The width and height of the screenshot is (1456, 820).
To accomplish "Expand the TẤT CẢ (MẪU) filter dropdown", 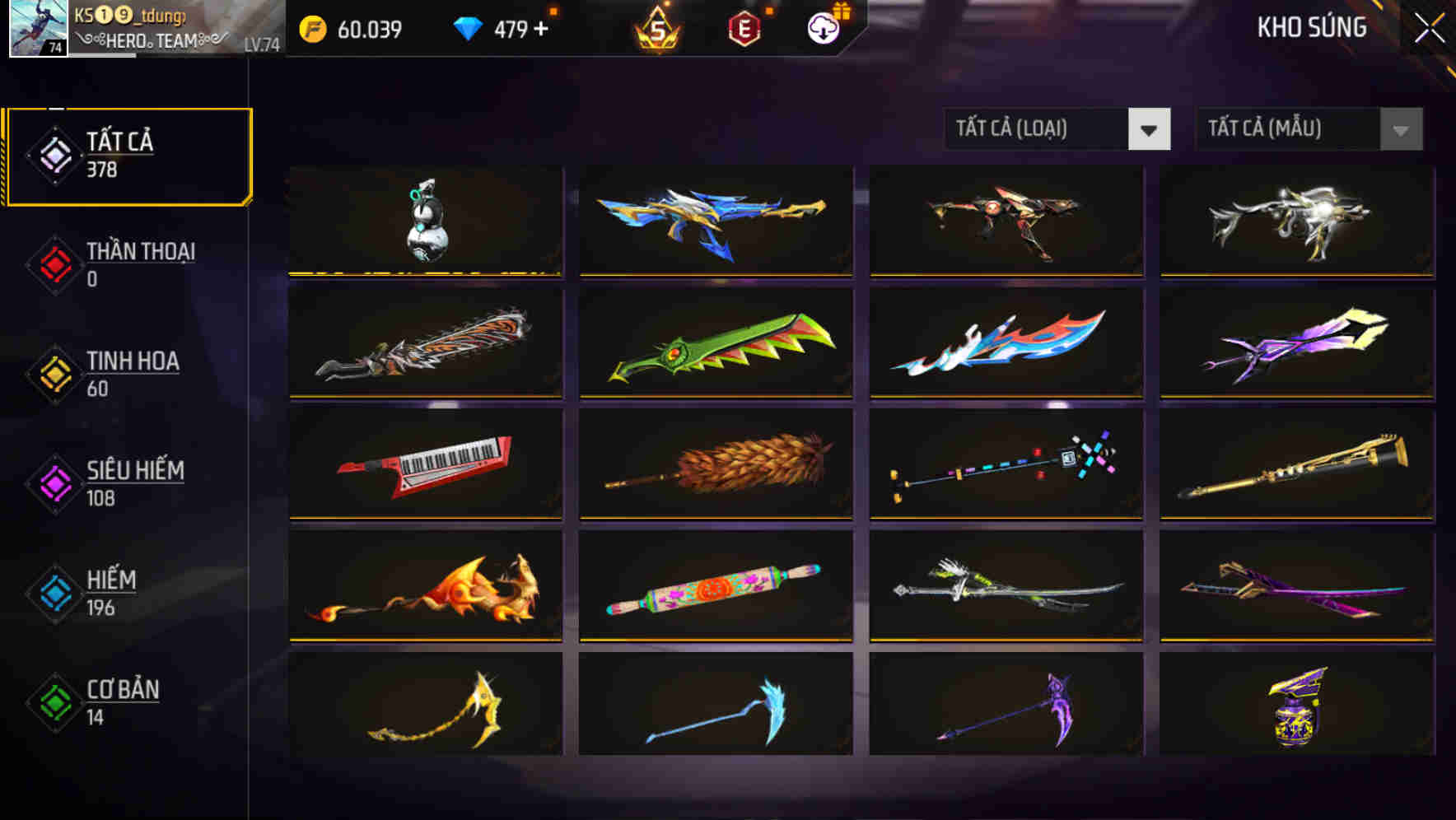I will coord(1309,129).
